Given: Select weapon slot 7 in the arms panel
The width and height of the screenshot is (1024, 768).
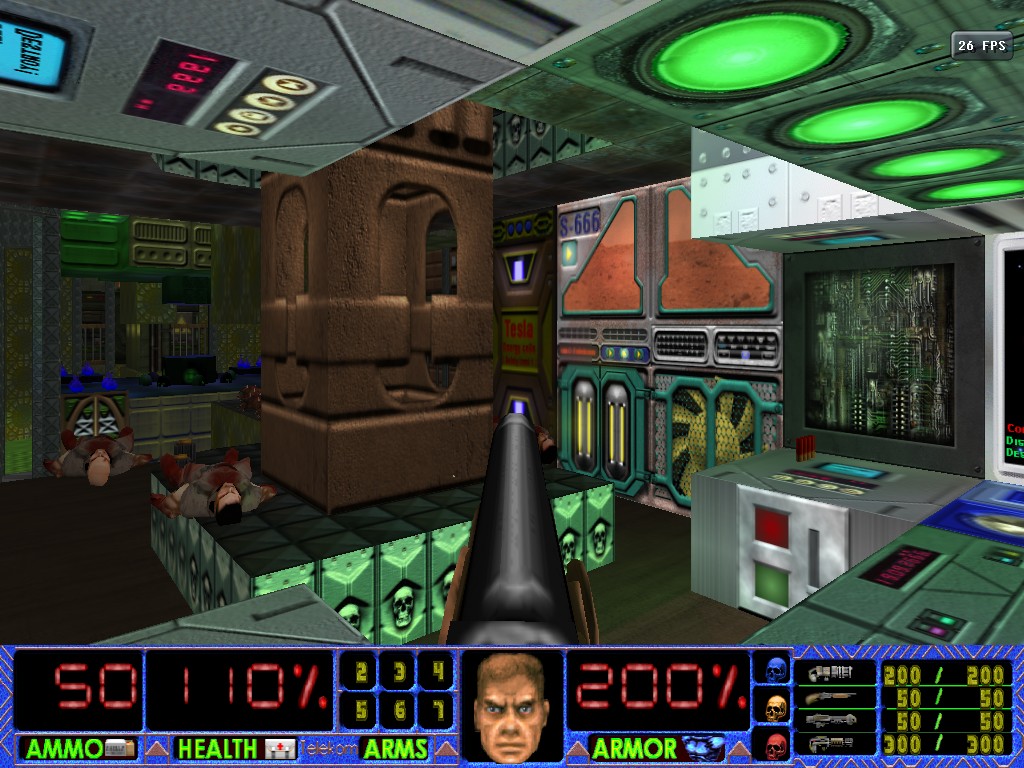Looking at the screenshot, I should point(436,710).
